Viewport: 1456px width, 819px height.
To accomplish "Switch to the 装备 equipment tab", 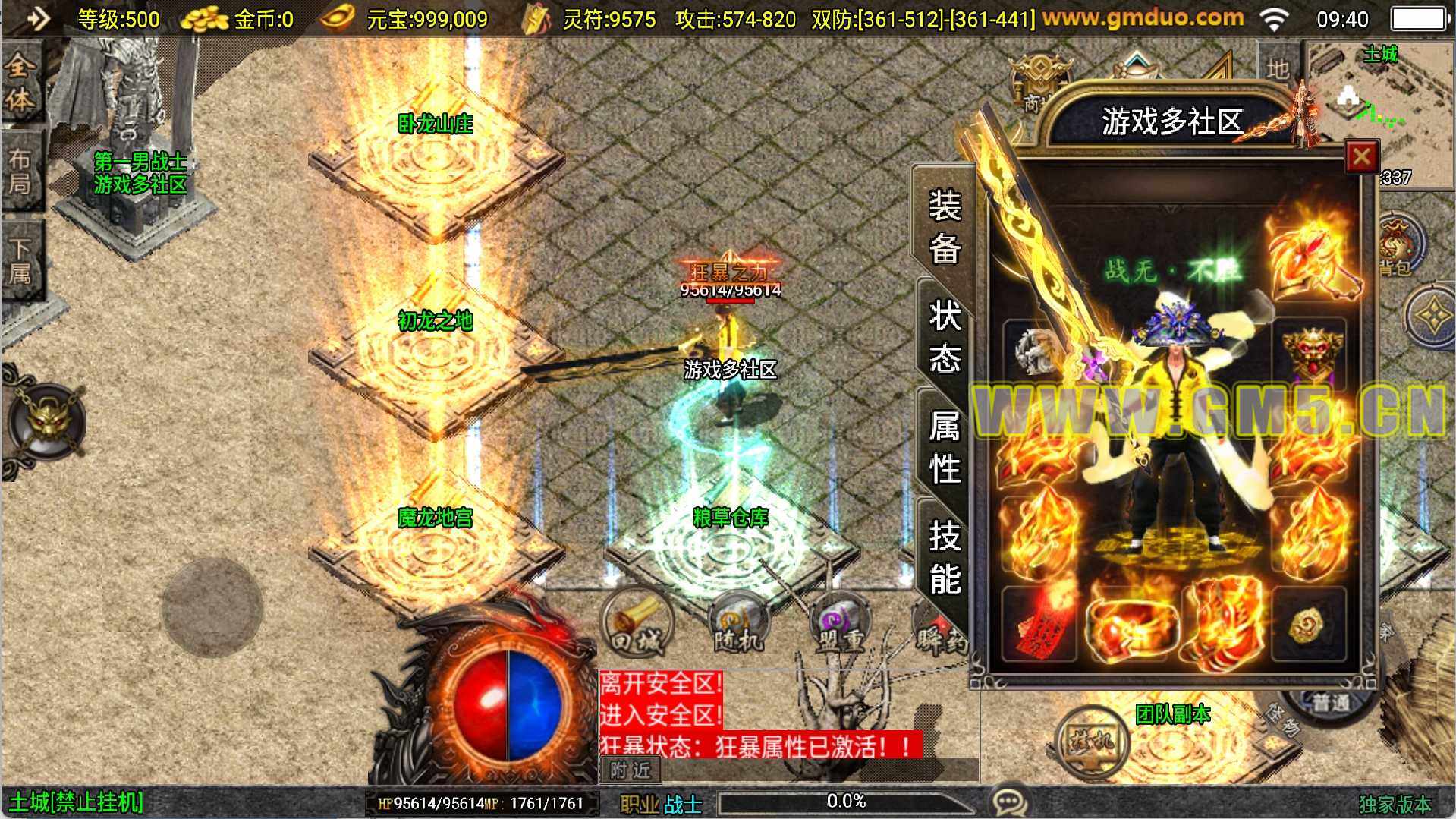I will (945, 225).
